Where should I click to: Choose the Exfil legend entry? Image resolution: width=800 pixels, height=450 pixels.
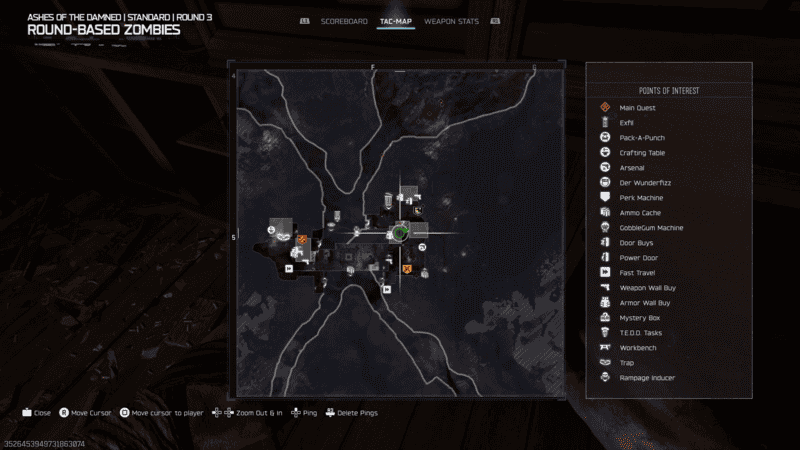pos(627,123)
